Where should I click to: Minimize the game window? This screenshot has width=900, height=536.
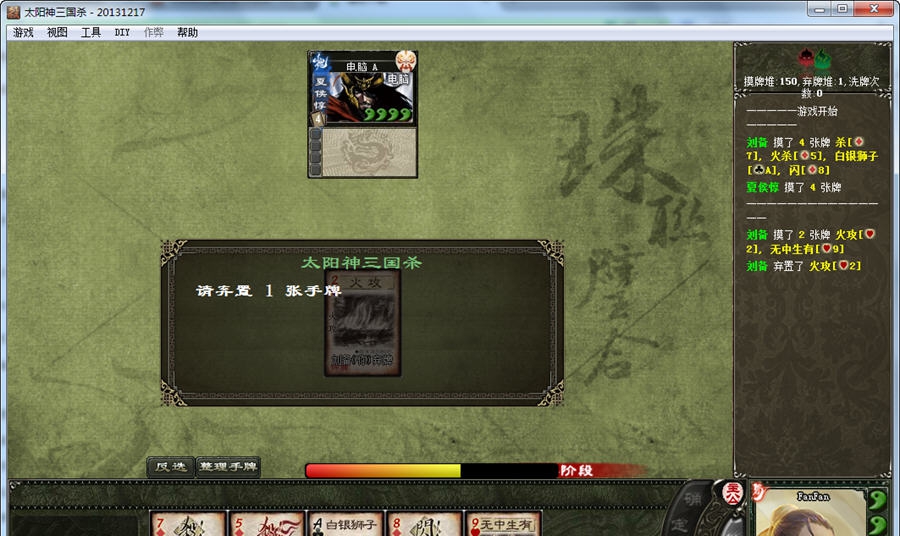click(819, 9)
